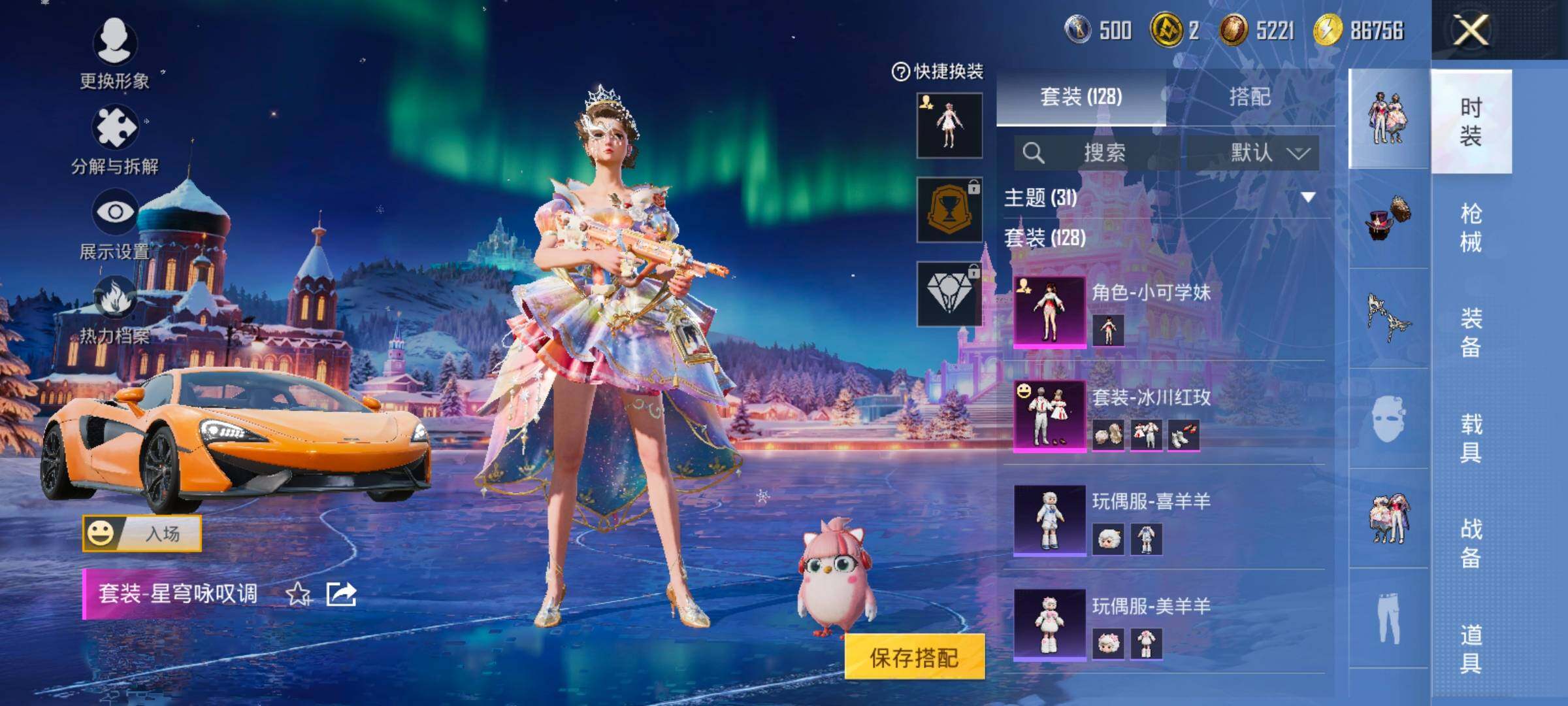Screen dimensions: 1568x706
Task: Share the 星穹咏叹调 outfit
Action: point(341,594)
